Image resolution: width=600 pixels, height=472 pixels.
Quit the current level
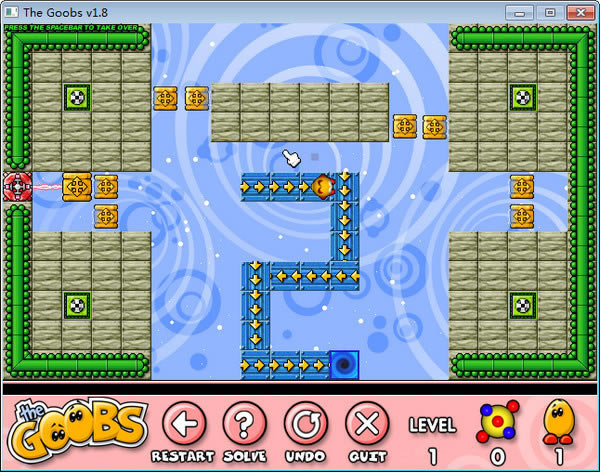367,422
